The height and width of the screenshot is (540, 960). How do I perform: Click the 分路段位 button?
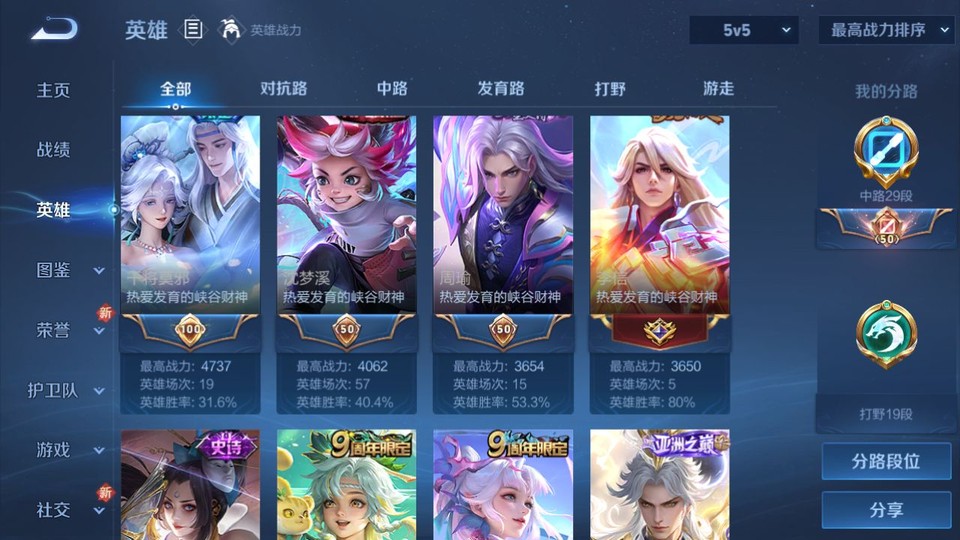pos(886,462)
